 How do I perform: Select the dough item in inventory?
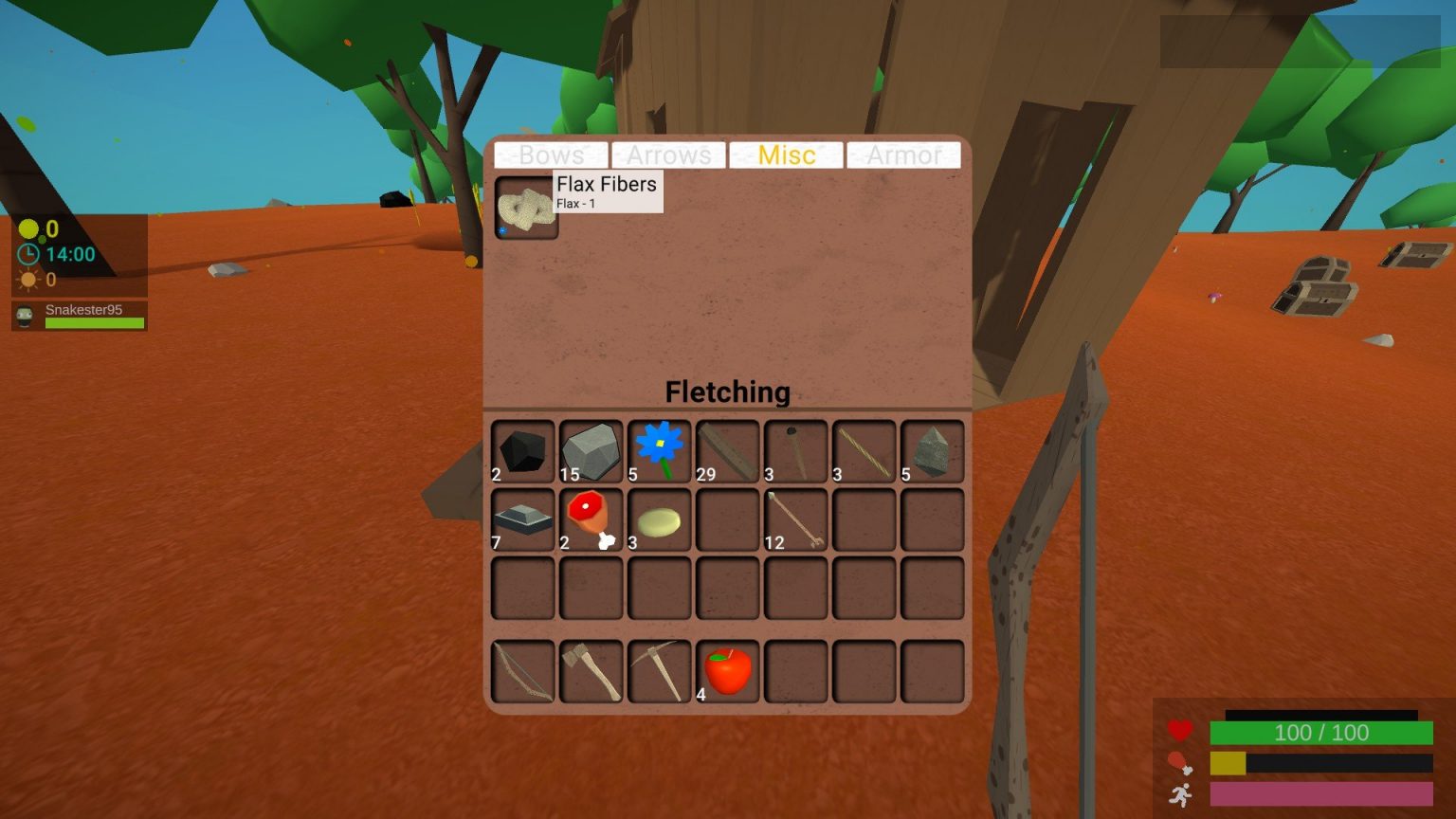coord(659,519)
